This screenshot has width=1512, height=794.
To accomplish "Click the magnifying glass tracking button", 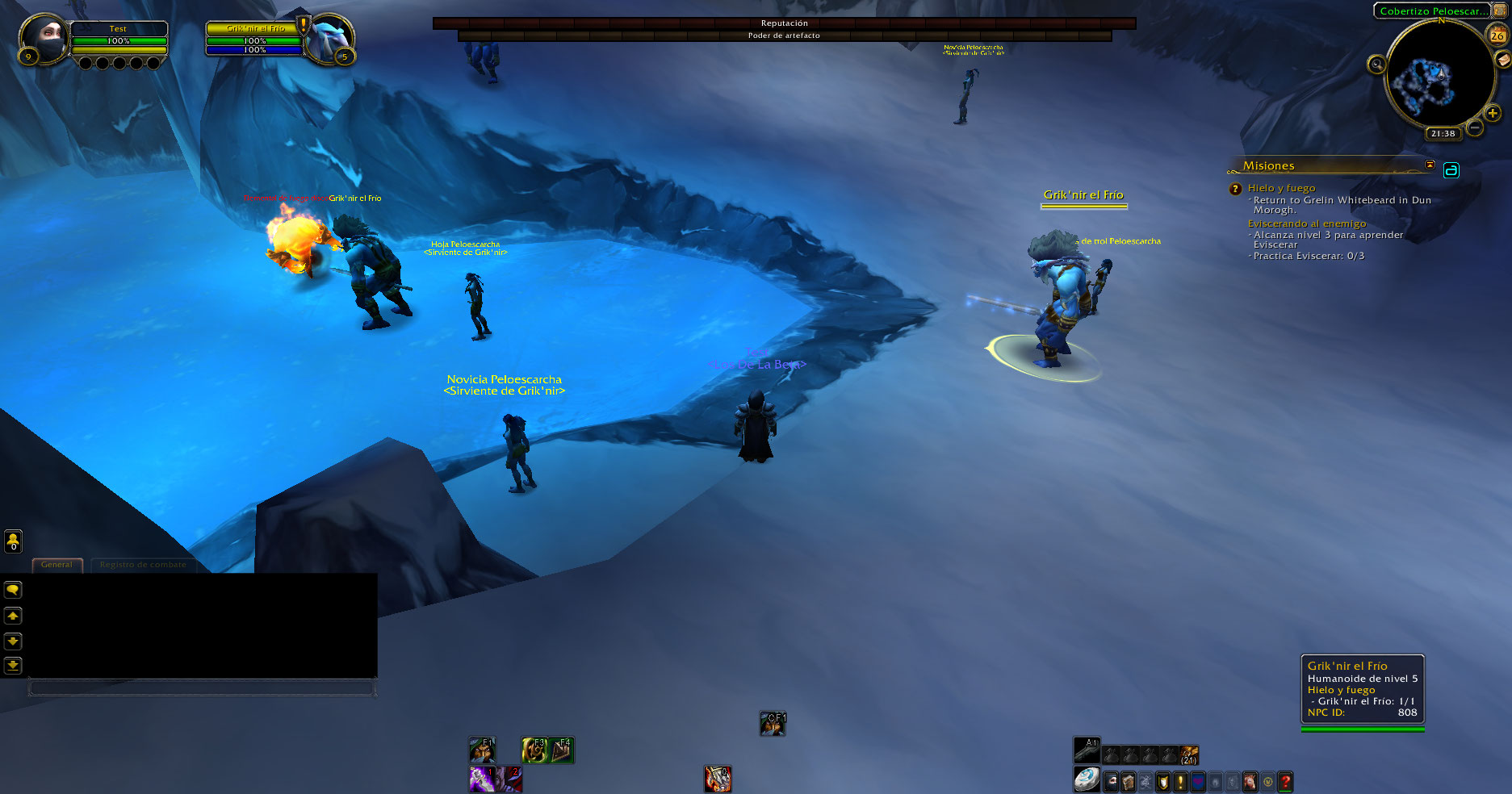I will coord(1376,65).
